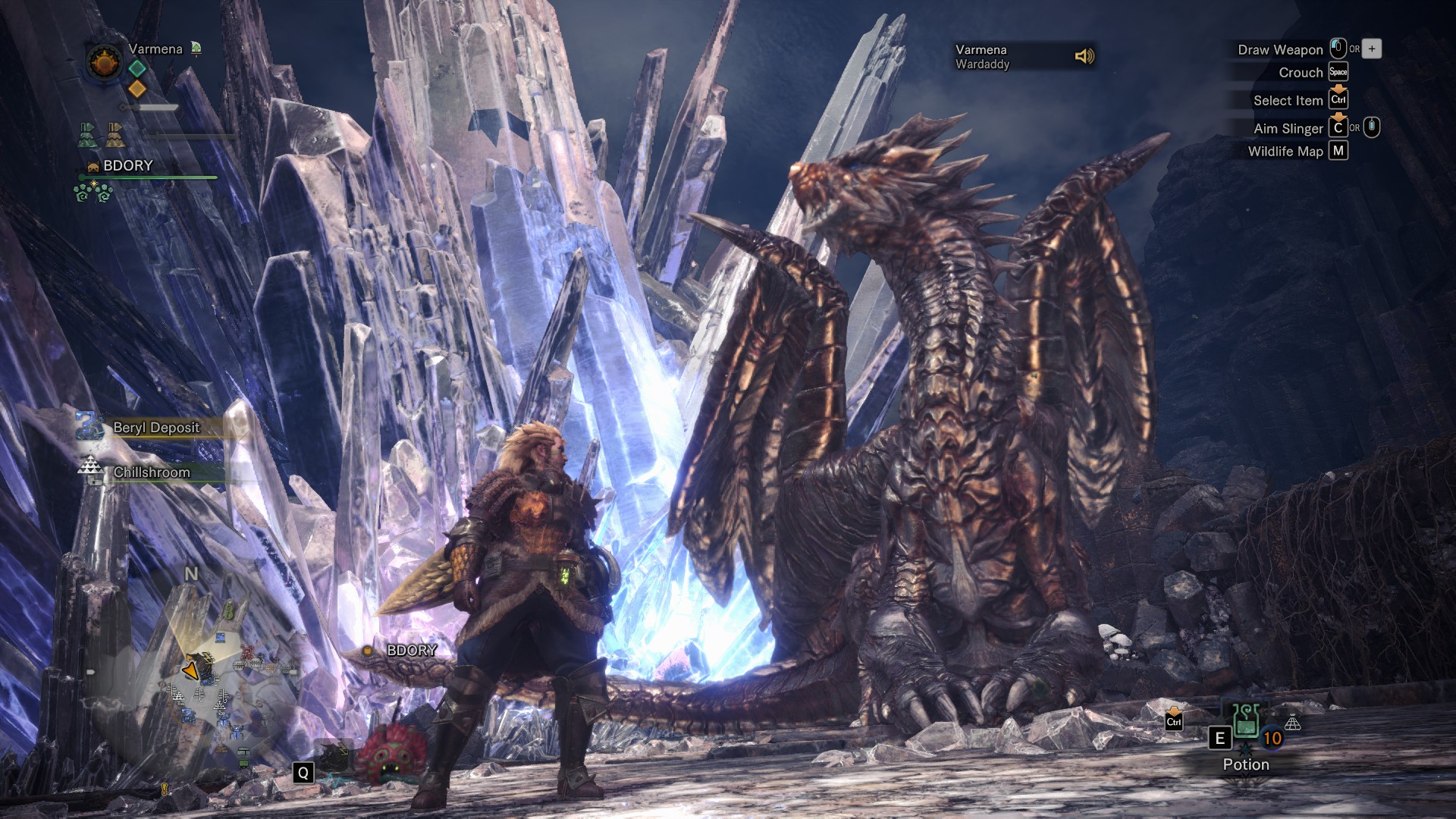Select the Chillshroom tracker entry

pyautogui.click(x=151, y=472)
